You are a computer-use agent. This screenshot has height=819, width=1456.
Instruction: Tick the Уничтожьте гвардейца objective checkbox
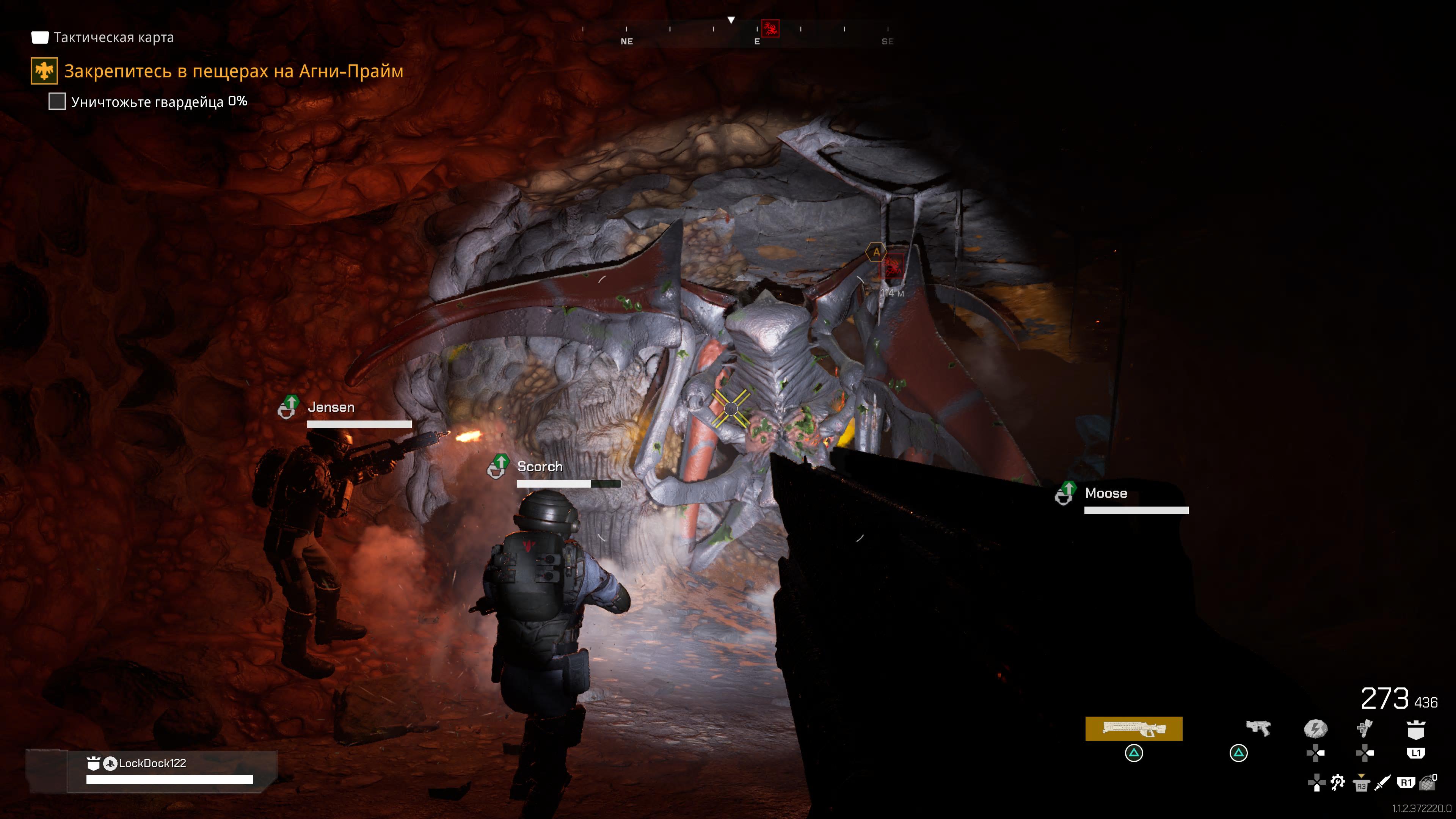57,102
